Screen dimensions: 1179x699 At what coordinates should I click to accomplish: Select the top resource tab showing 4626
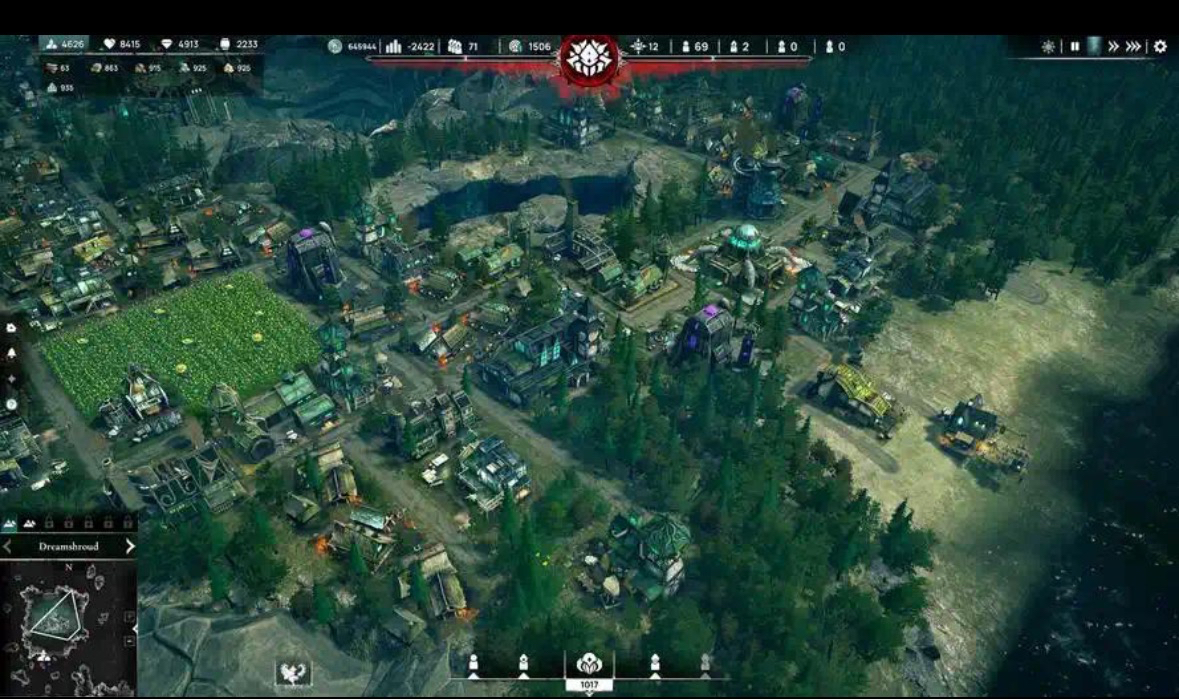pos(64,44)
